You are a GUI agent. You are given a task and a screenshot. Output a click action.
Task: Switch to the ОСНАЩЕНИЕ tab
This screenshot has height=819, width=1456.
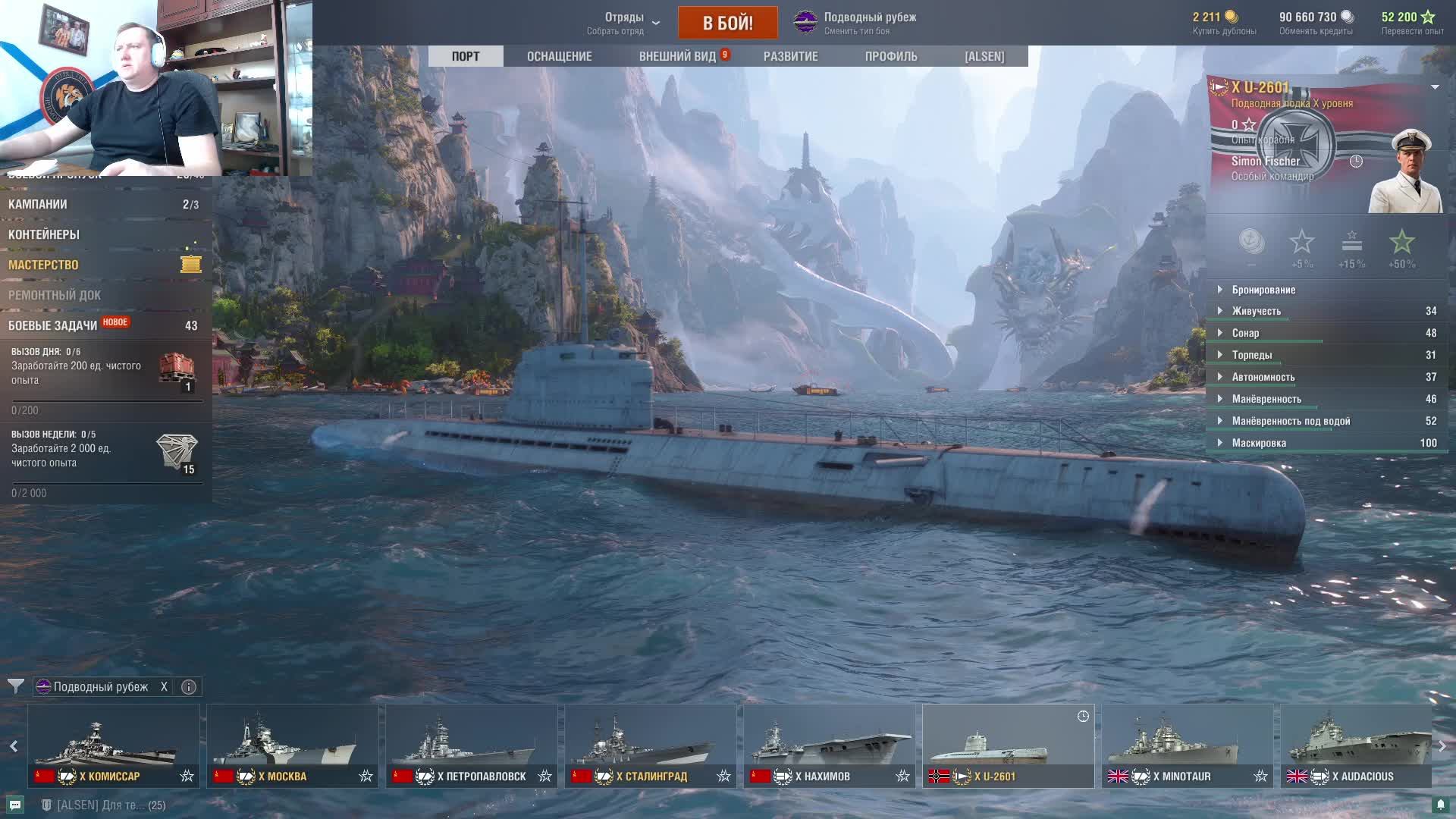pos(559,56)
